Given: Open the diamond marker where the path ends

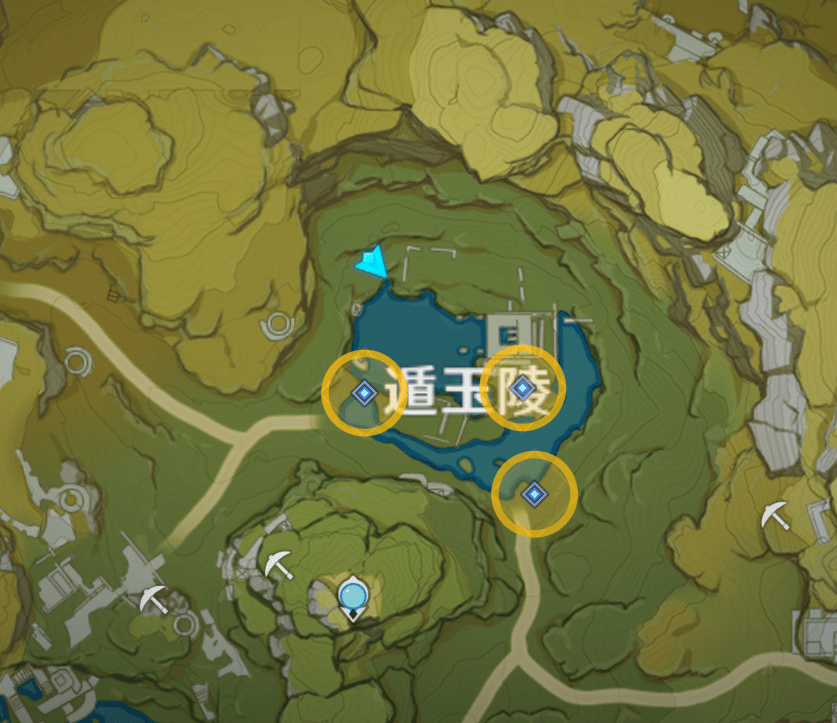Looking at the screenshot, I should click(x=534, y=492).
